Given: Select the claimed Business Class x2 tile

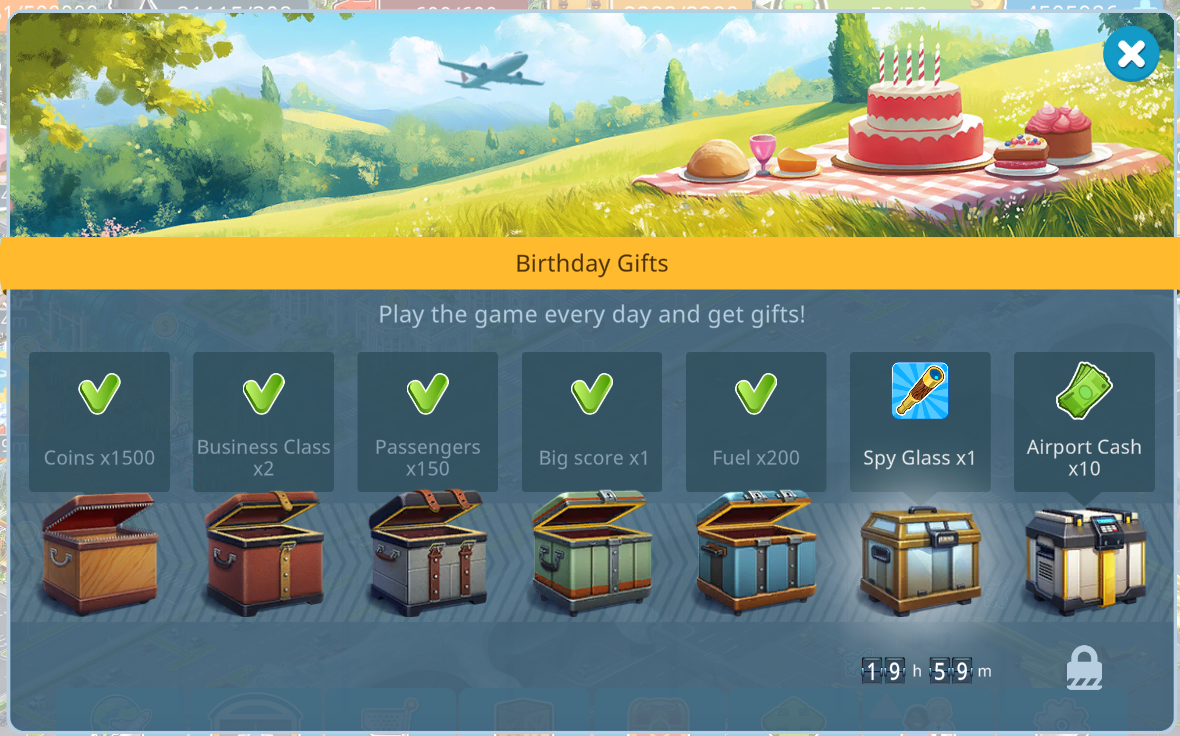Looking at the screenshot, I should pyautogui.click(x=263, y=421).
